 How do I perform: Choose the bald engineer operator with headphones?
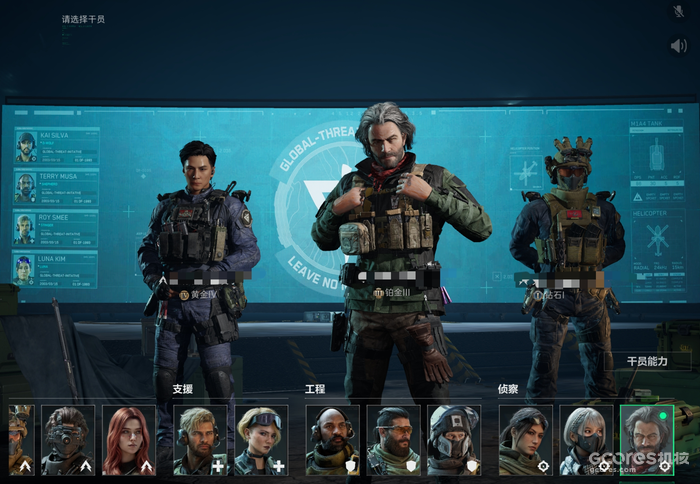[x=332, y=439]
